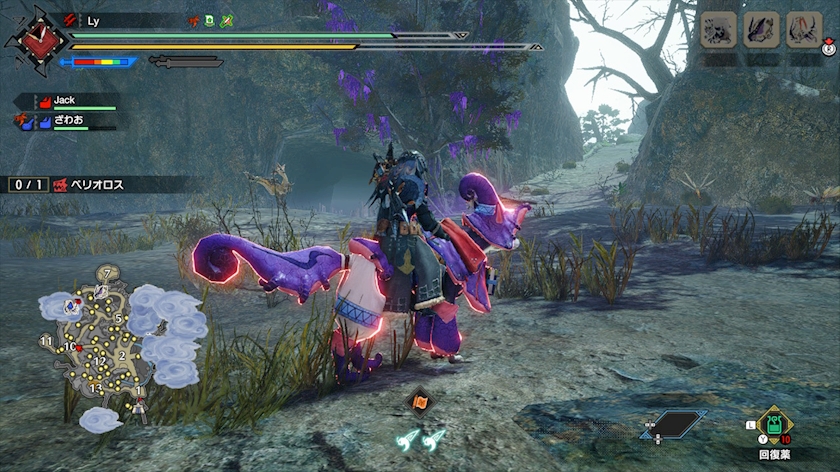Select the 回復薬 potion in the item bar
The image size is (840, 472).
point(774,425)
